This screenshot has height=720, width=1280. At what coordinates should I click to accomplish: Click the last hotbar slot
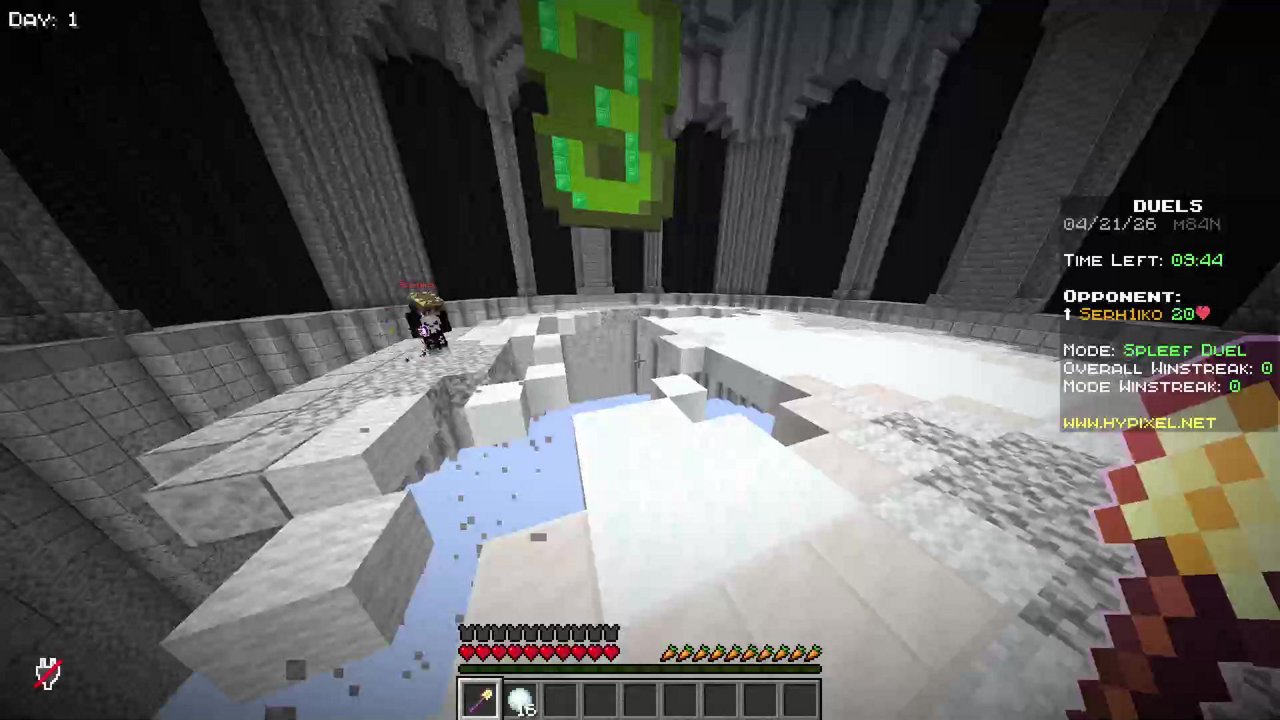(800, 698)
